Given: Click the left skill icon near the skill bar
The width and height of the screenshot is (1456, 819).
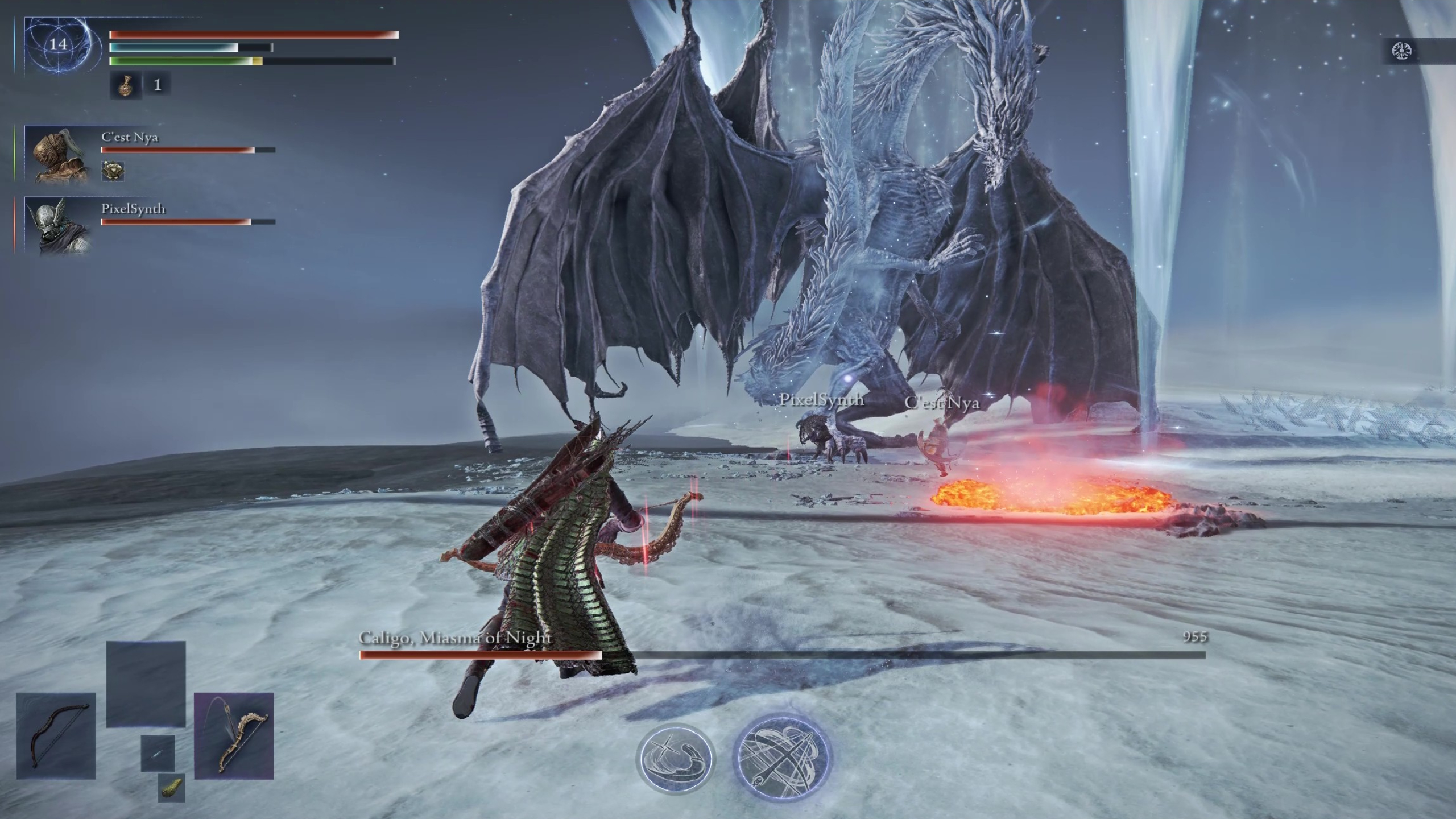Looking at the screenshot, I should (x=676, y=758).
